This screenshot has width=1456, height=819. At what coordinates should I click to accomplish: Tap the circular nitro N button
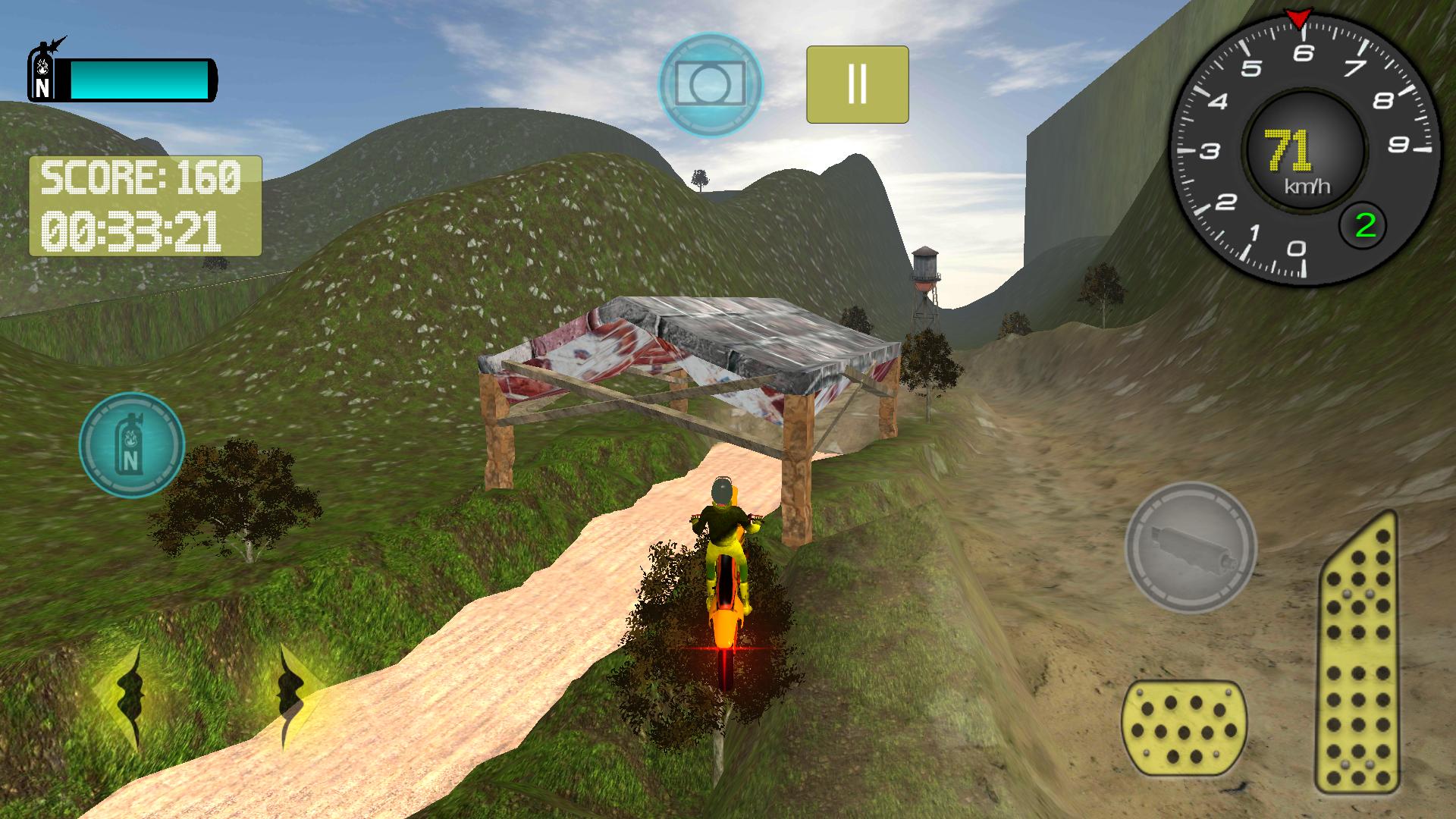(133, 446)
